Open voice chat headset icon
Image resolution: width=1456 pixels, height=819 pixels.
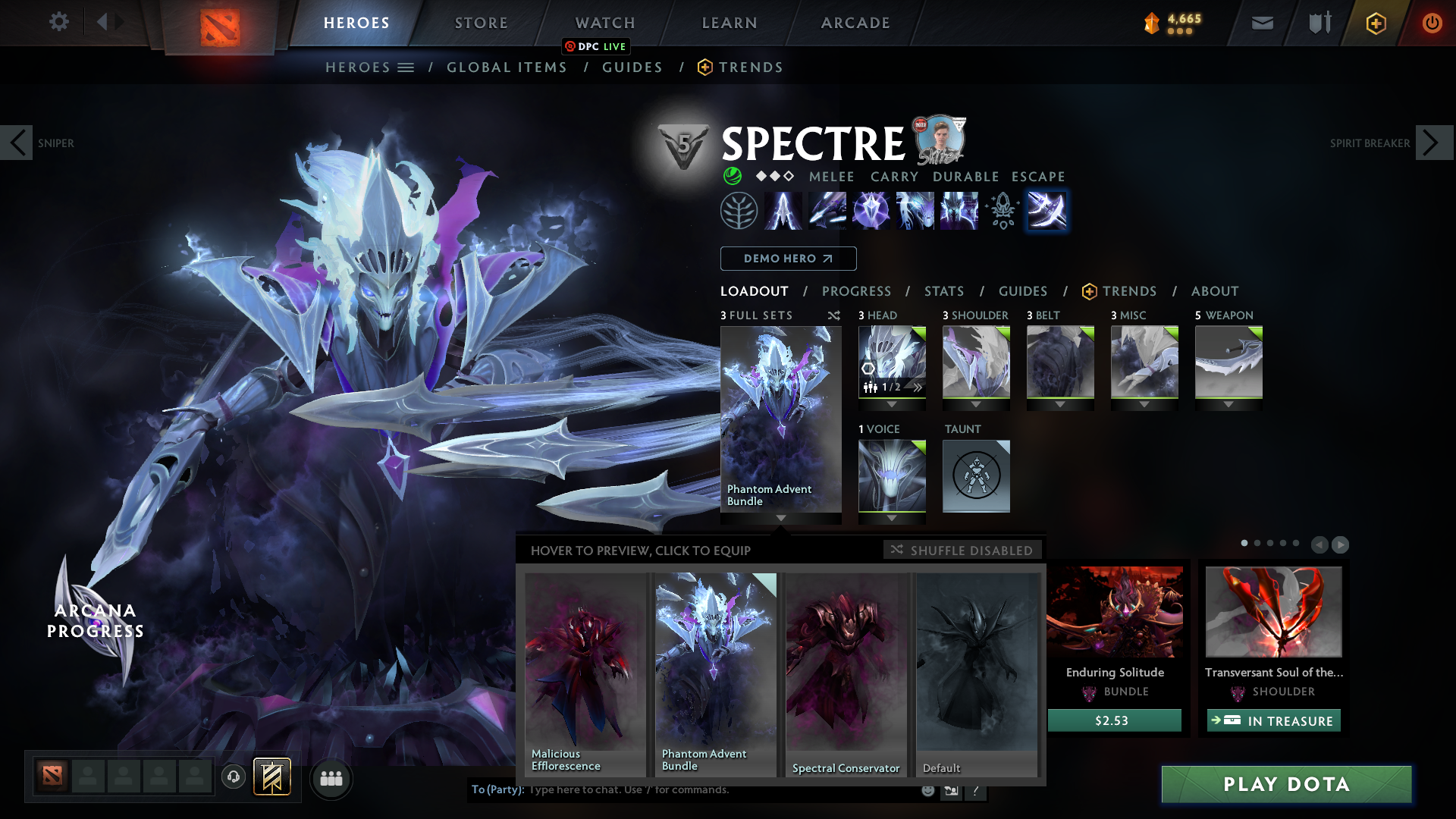(x=234, y=777)
